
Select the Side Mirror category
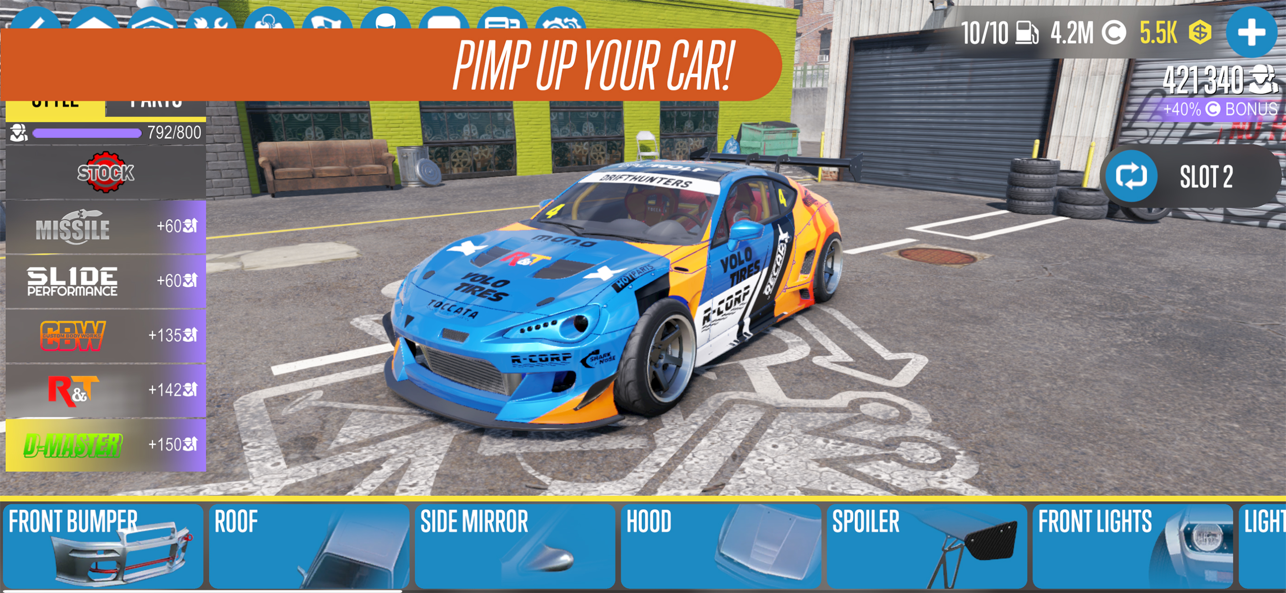[515, 546]
